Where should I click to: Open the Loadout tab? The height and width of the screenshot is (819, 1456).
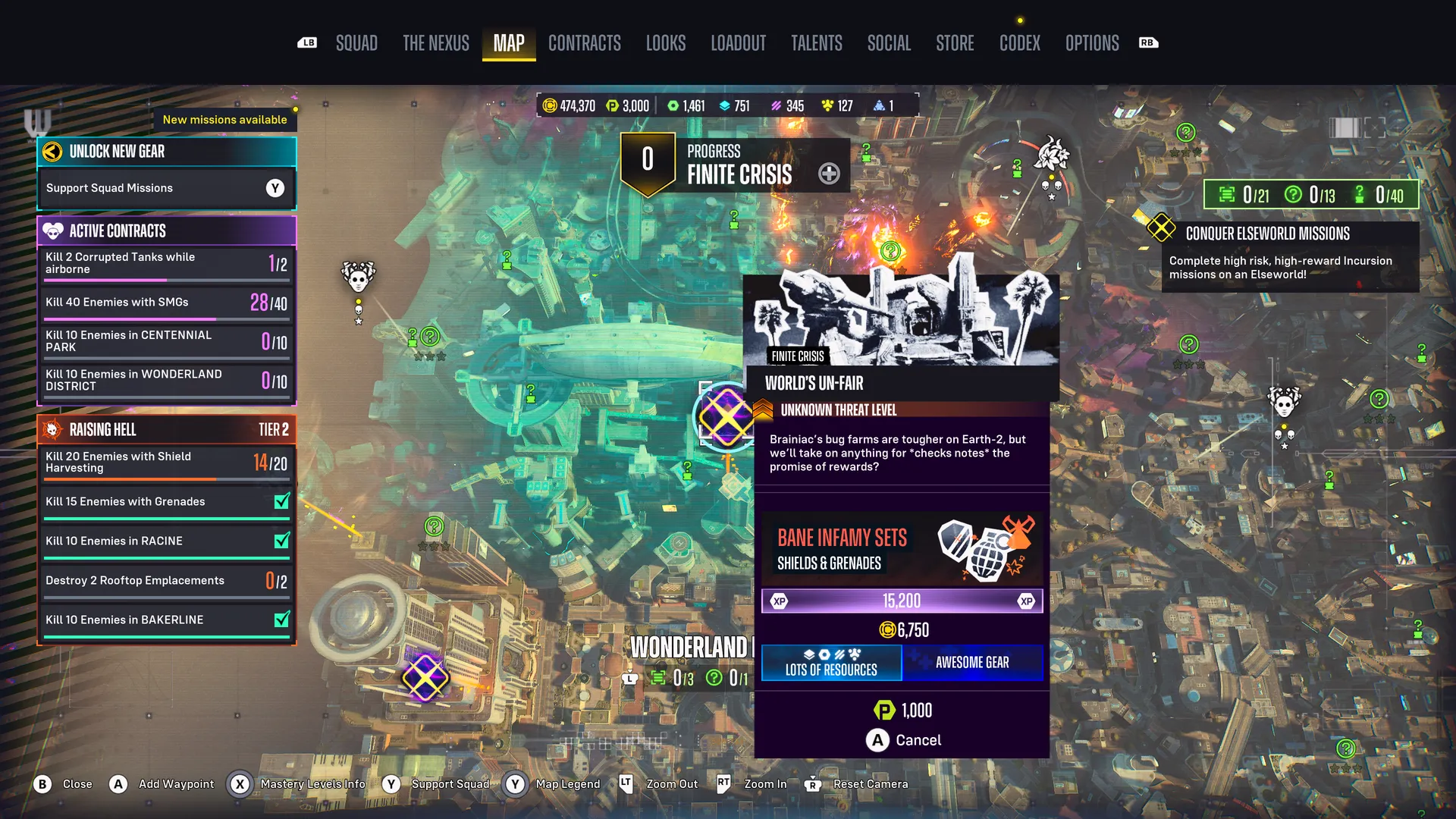tap(738, 43)
